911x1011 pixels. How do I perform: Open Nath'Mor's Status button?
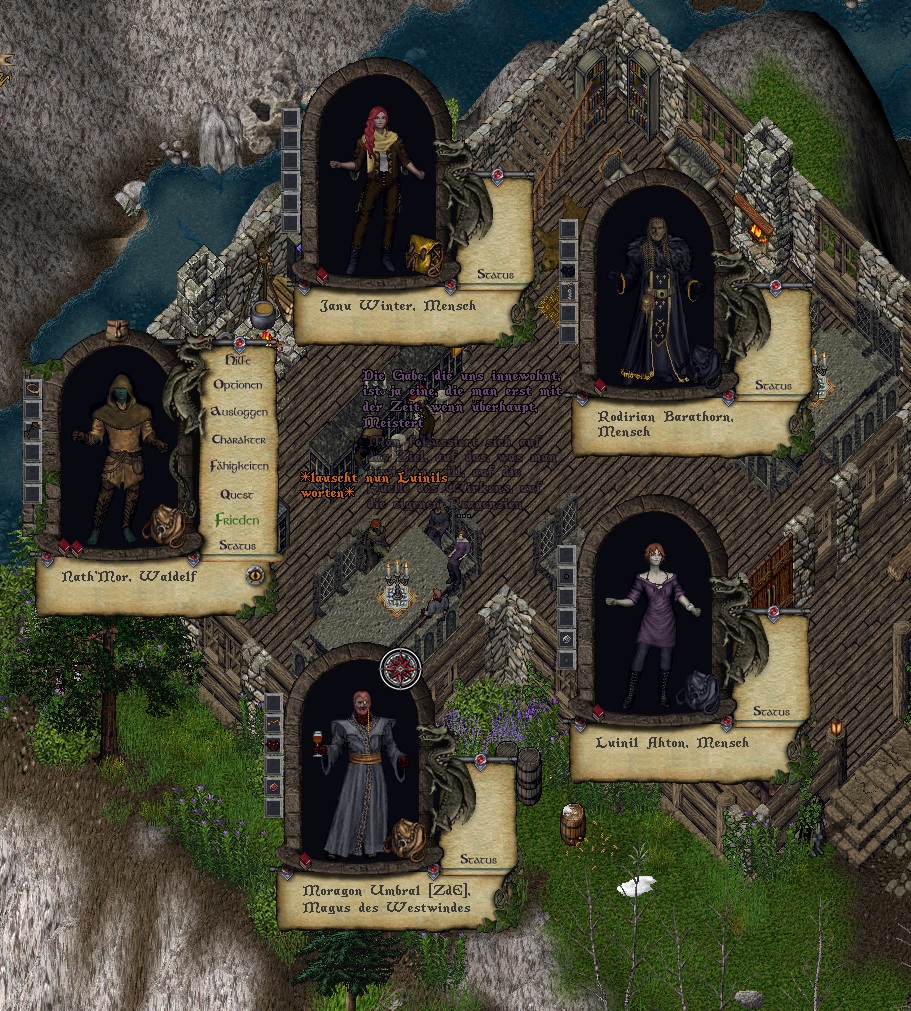click(237, 546)
